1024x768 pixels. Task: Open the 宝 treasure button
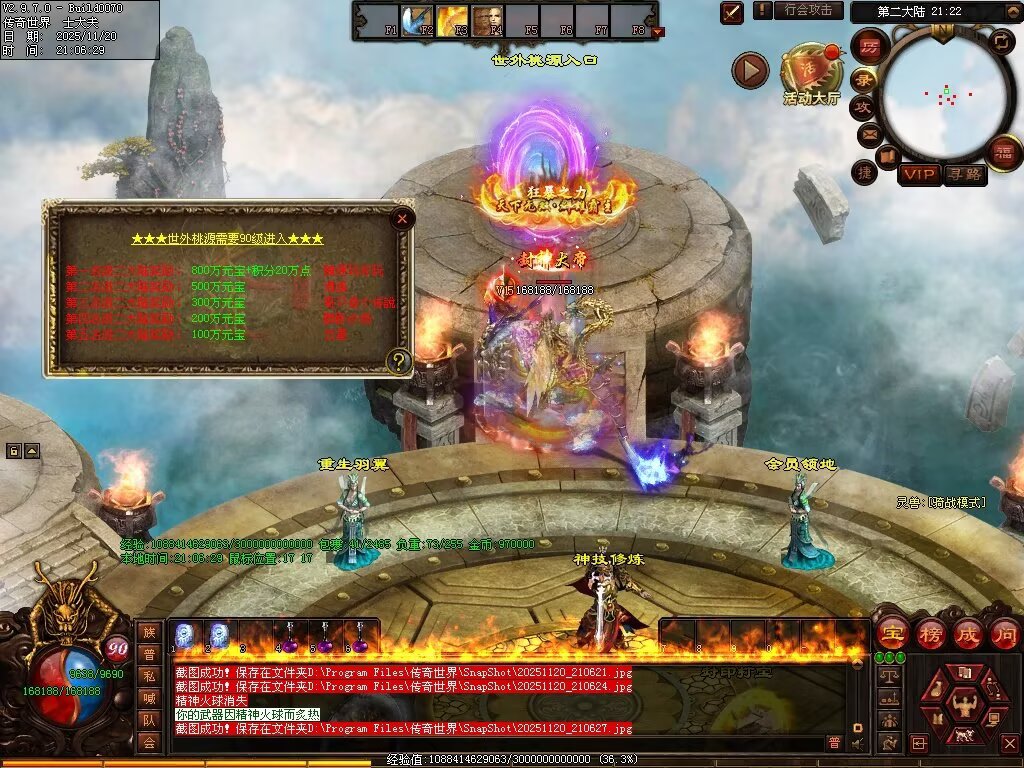[x=892, y=633]
